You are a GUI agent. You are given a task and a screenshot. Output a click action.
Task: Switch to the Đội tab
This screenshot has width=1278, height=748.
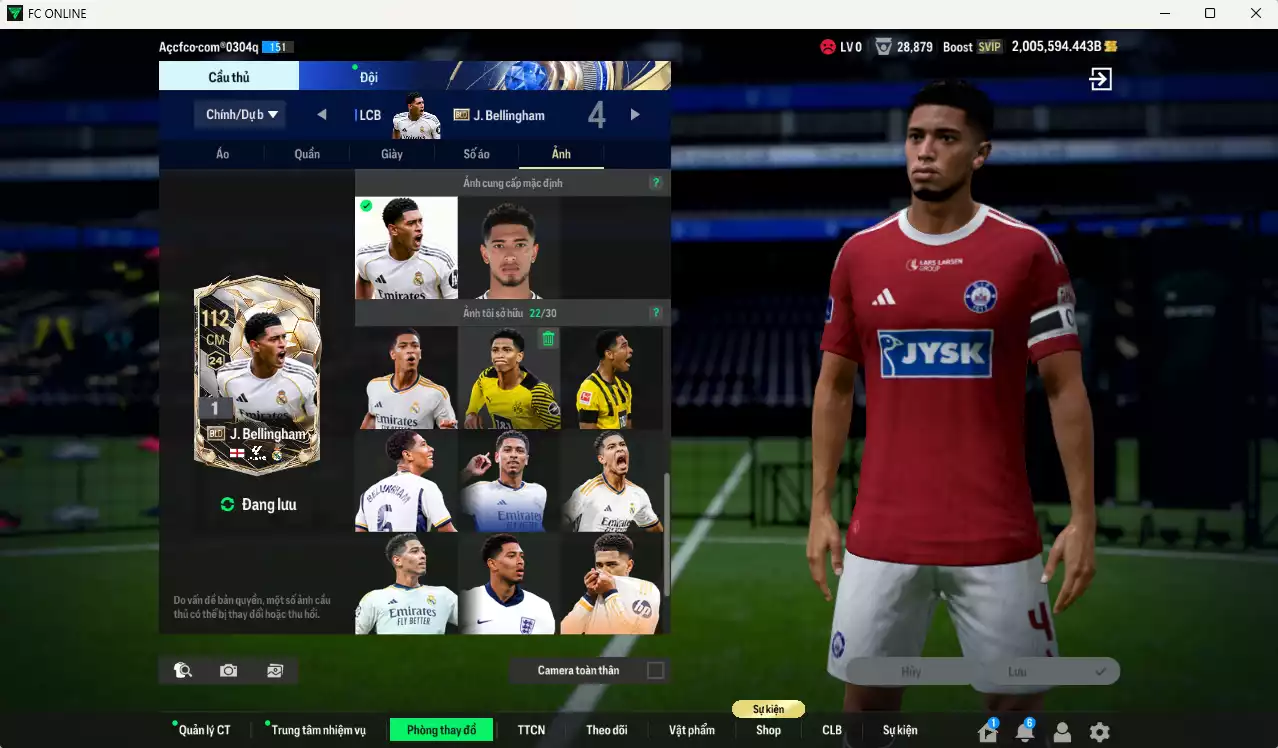369,77
